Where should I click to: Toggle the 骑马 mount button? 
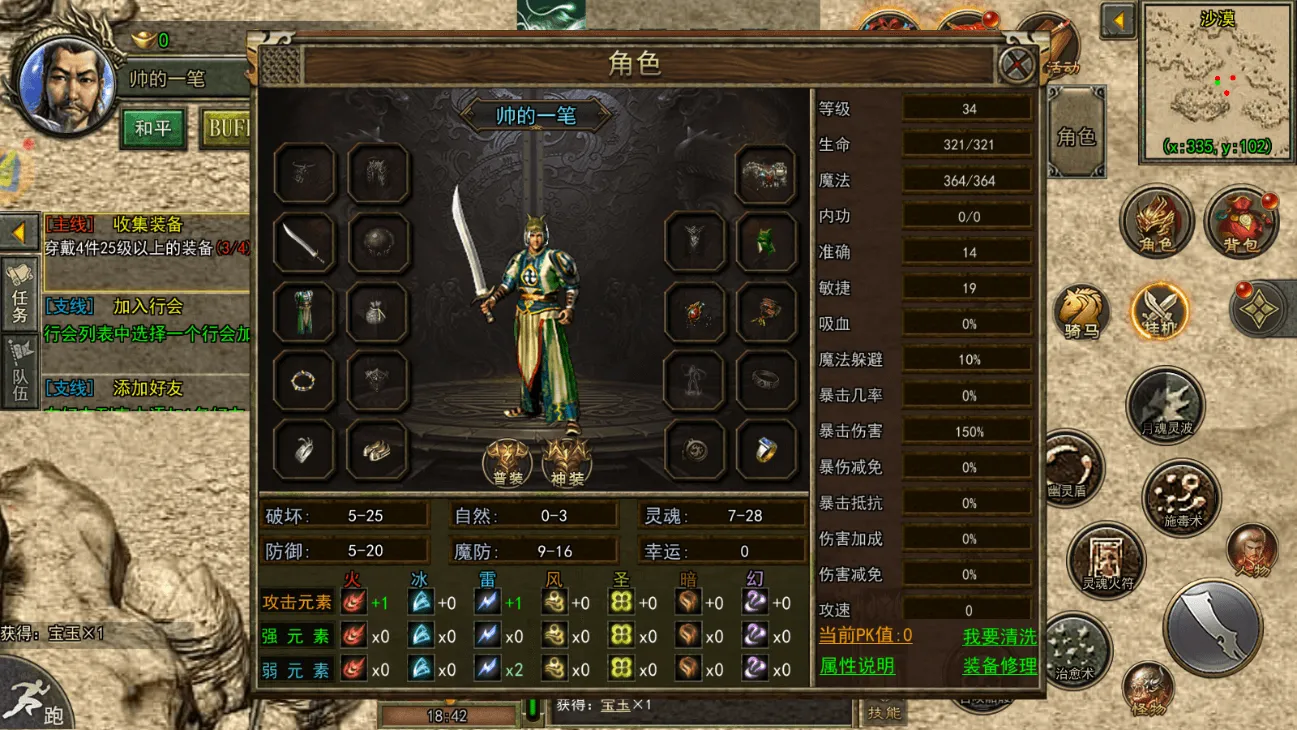(x=1082, y=311)
